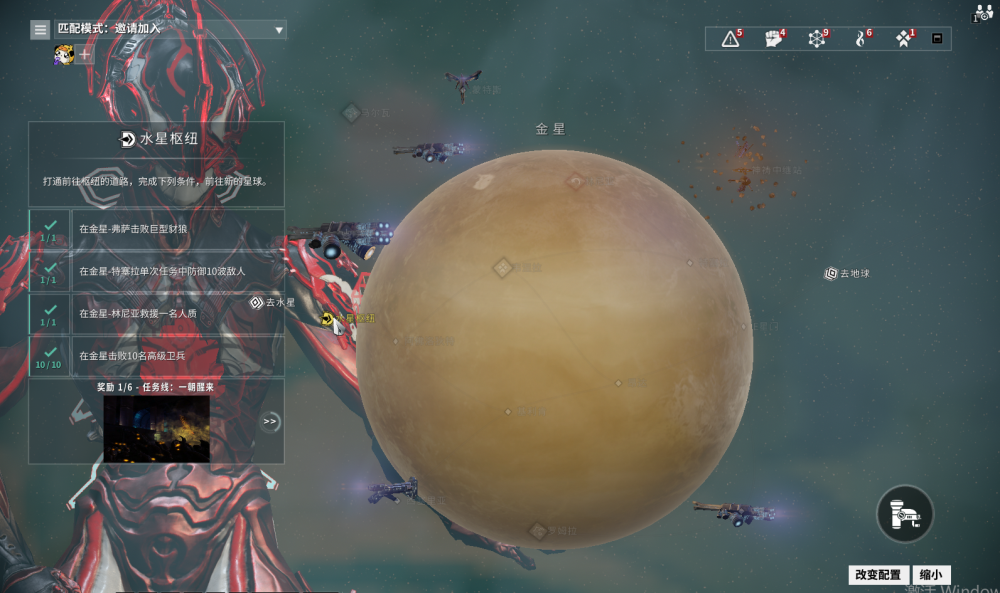Show next reward with the >> arrow
Viewport: 1000px width, 593px height.
[x=270, y=421]
